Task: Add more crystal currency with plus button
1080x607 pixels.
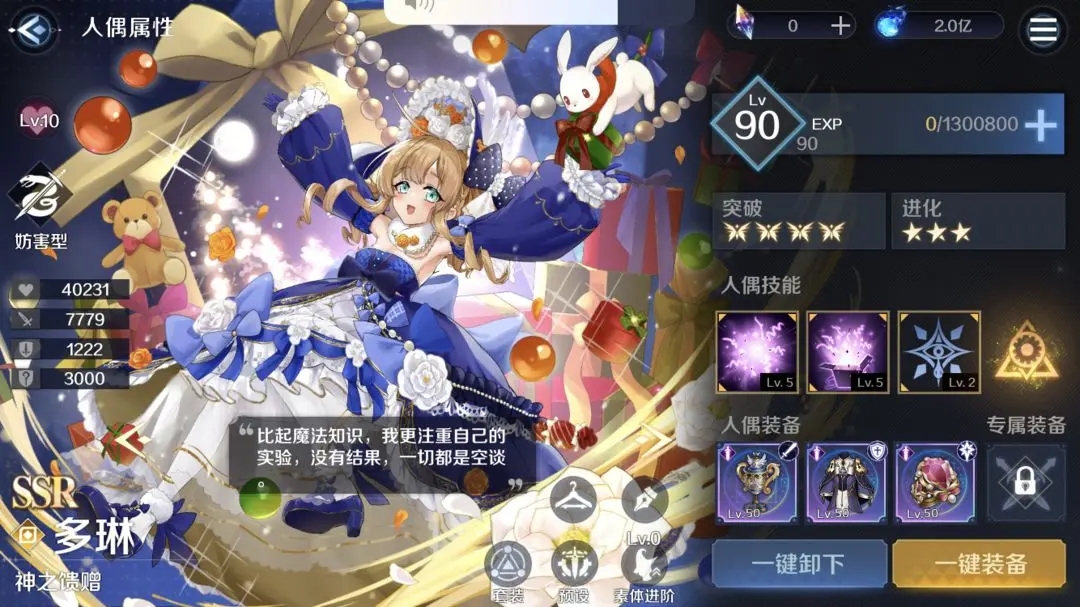Action: 841,27
